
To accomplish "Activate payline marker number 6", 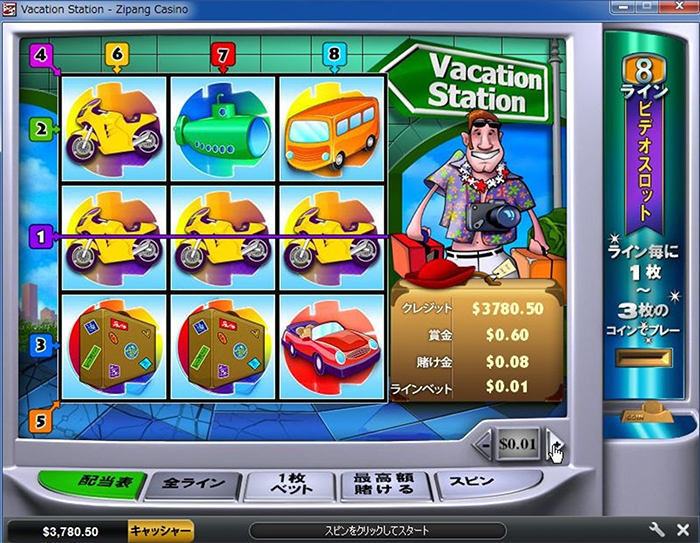I will (x=117, y=55).
